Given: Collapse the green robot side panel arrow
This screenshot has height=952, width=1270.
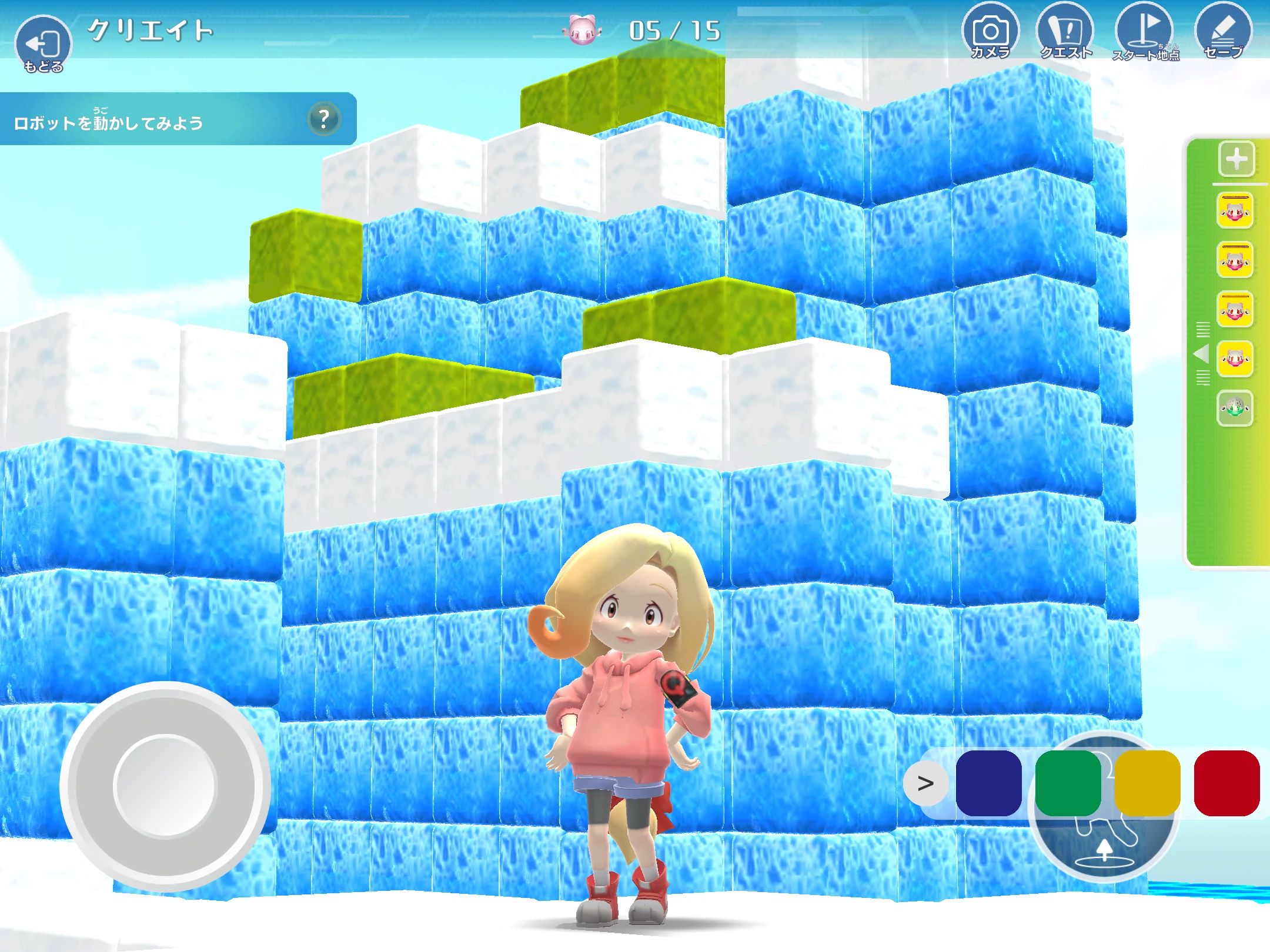Looking at the screenshot, I should click(x=1201, y=354).
